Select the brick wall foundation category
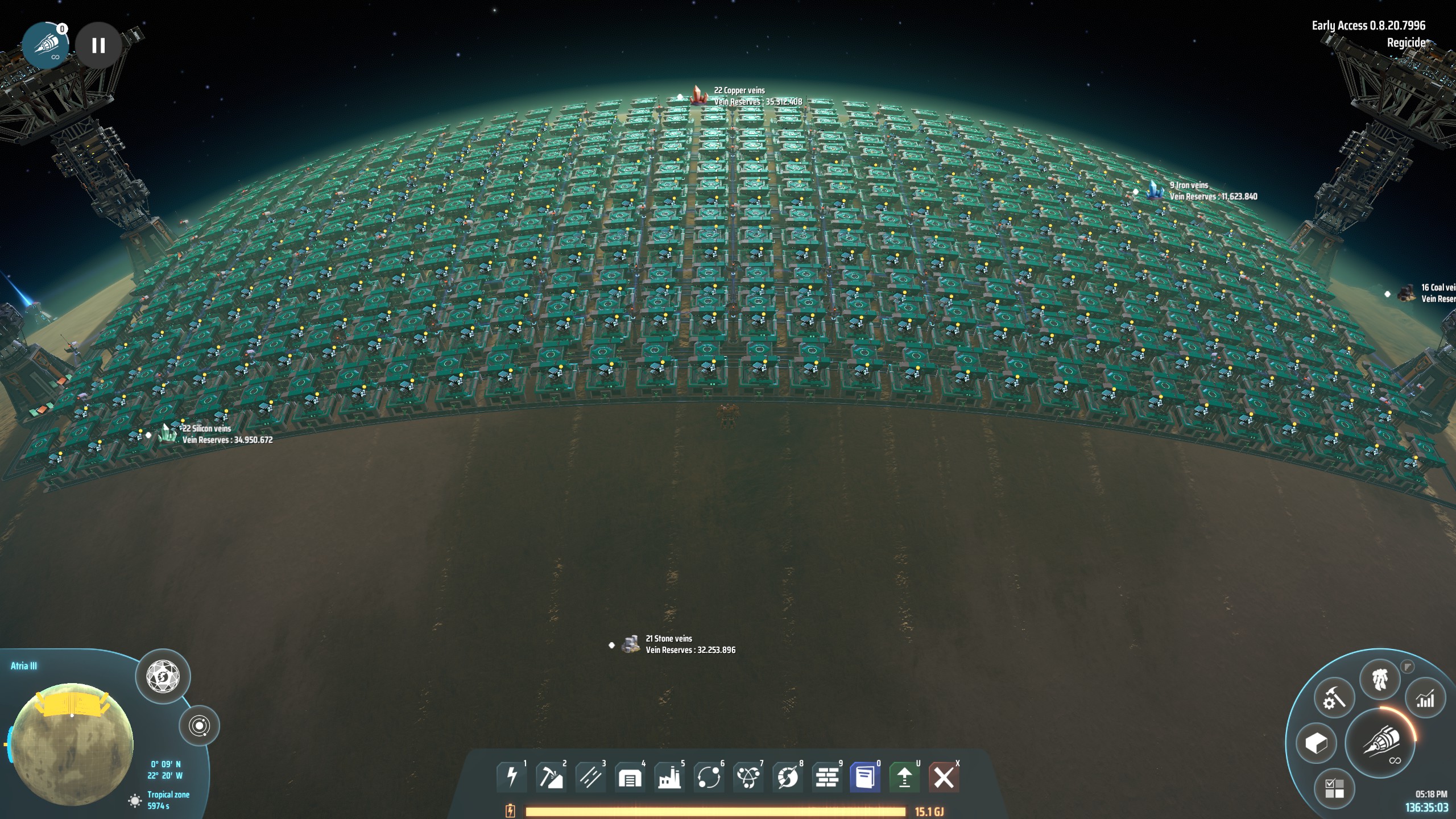Viewport: 1456px width, 819px height. point(827,777)
